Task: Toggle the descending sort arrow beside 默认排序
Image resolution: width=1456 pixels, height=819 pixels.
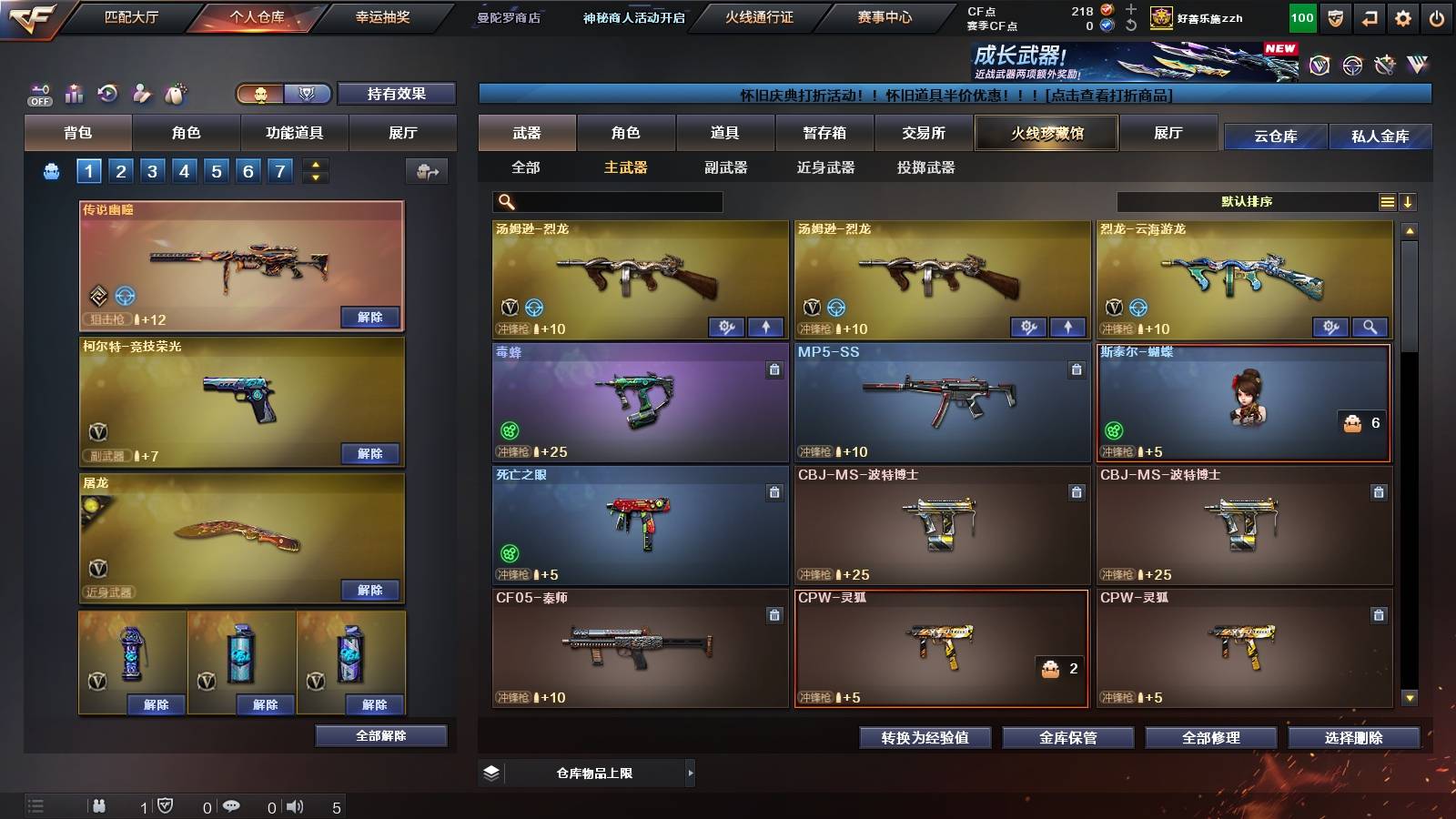Action: (1408, 202)
